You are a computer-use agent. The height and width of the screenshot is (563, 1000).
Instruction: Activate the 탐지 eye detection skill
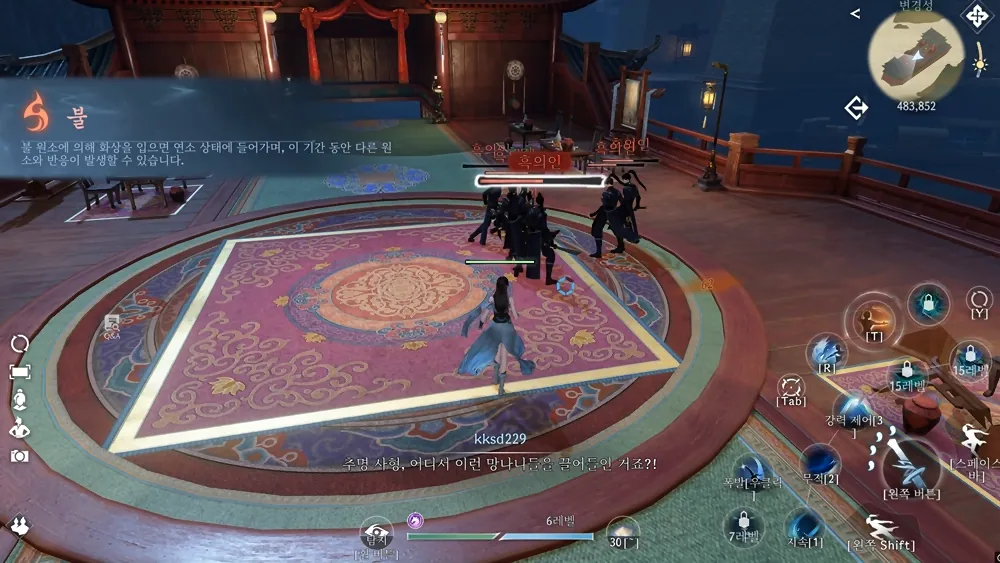[377, 534]
